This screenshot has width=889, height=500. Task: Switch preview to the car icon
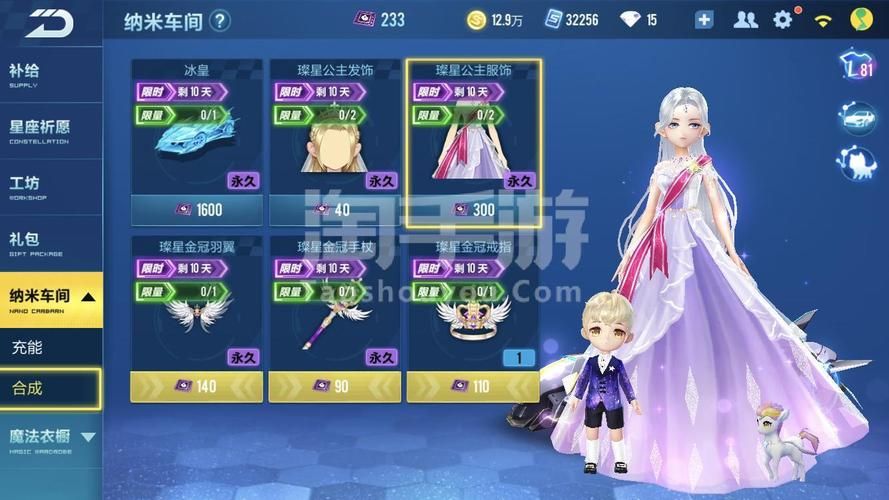coord(857,118)
